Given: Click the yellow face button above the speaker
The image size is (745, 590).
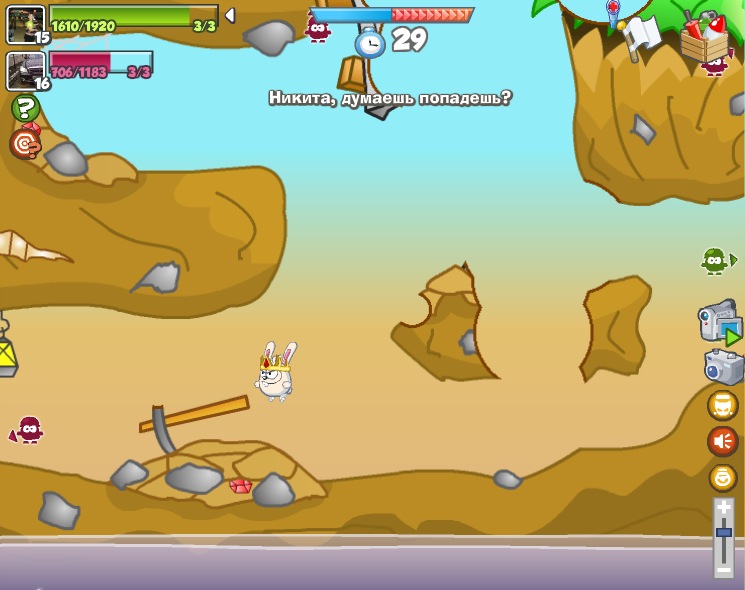Looking at the screenshot, I should click(723, 405).
